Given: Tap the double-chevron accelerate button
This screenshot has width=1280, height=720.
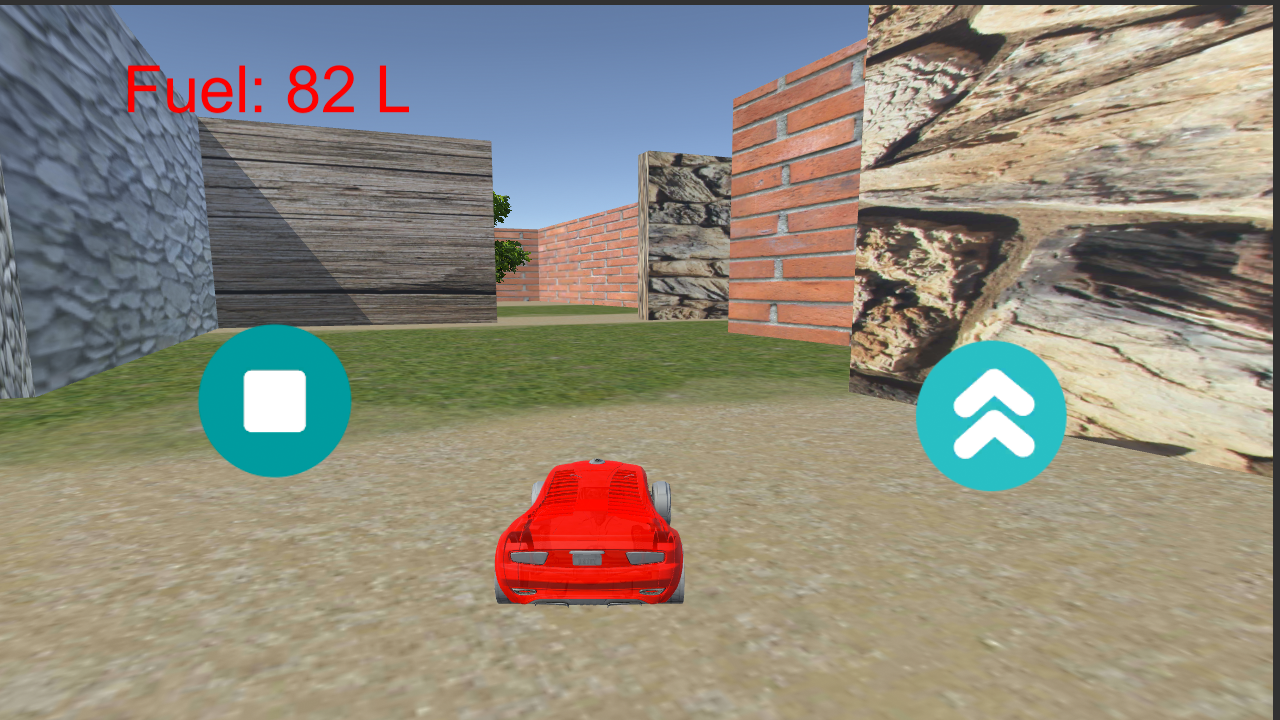Looking at the screenshot, I should (x=991, y=413).
